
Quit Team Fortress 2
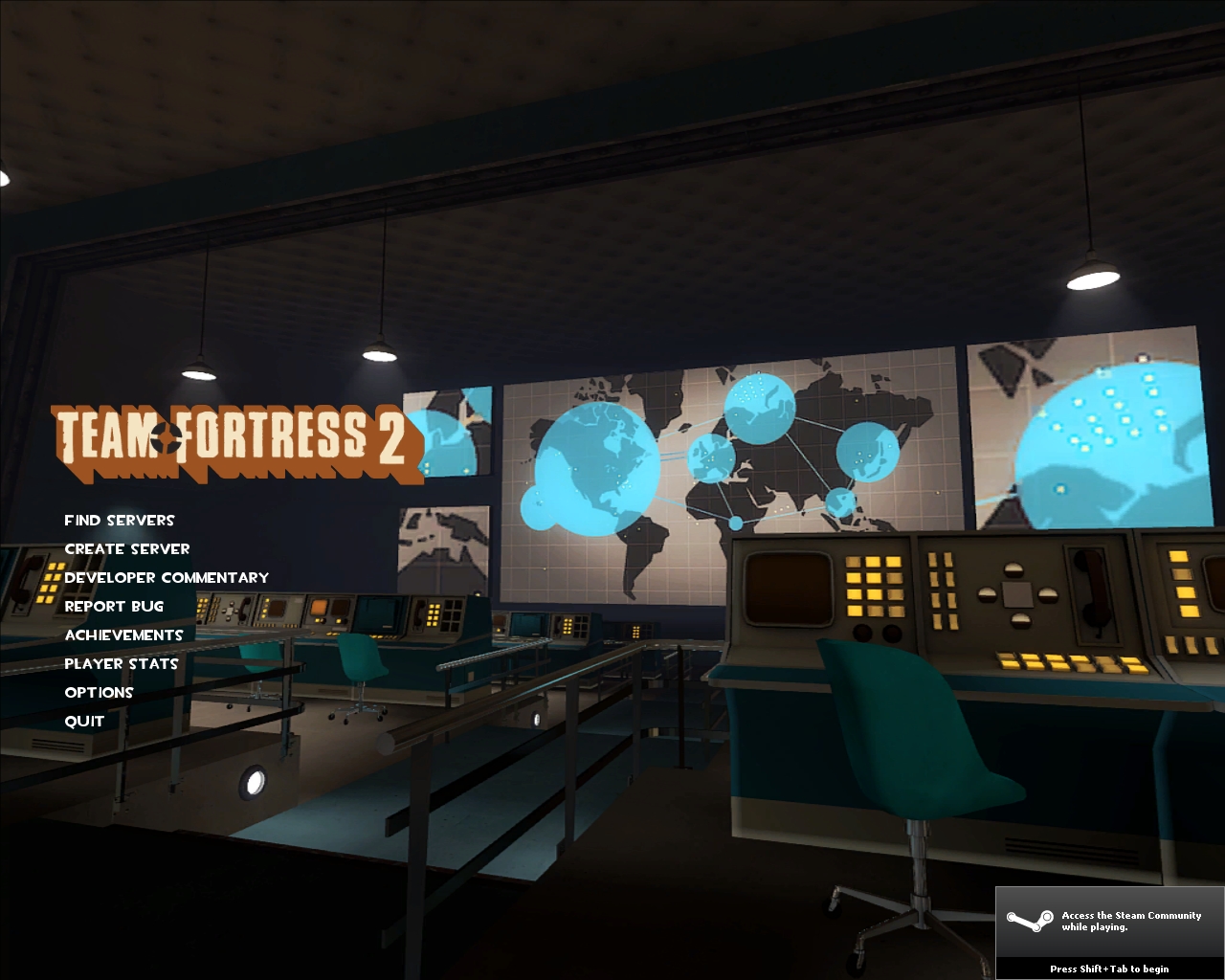click(x=83, y=721)
